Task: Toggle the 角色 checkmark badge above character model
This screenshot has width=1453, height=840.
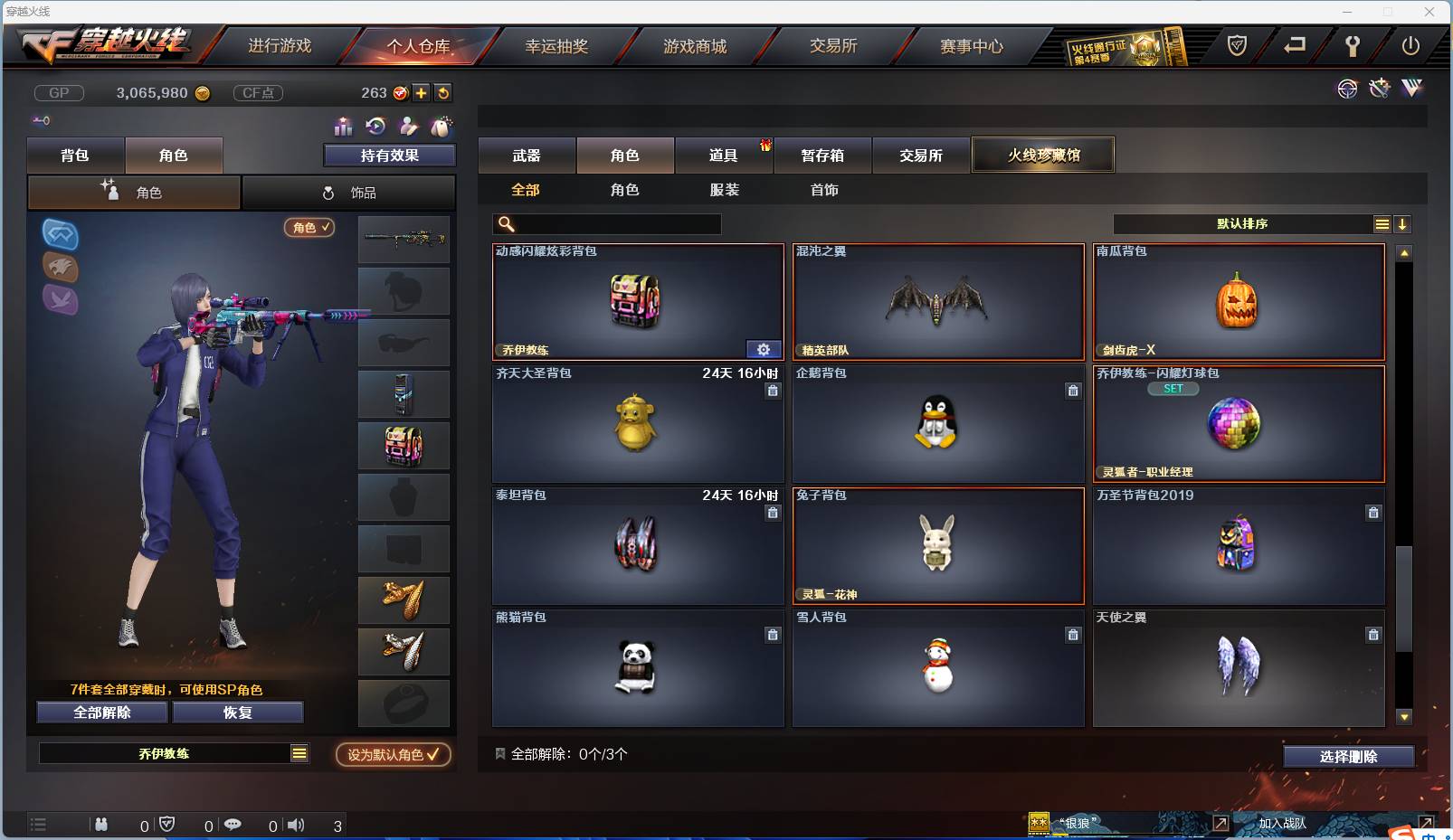Action: tap(310, 228)
